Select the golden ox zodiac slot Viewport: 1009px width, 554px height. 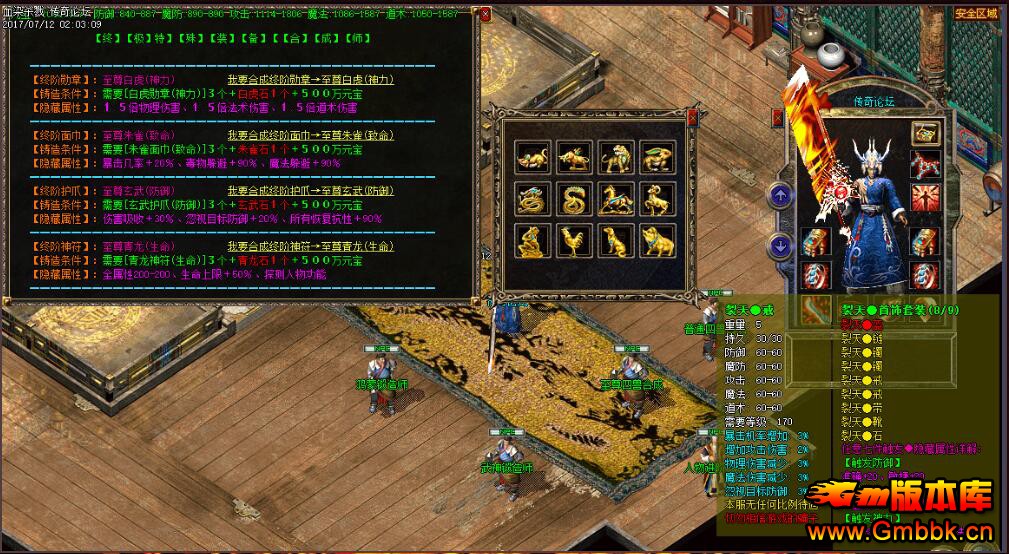coord(572,156)
